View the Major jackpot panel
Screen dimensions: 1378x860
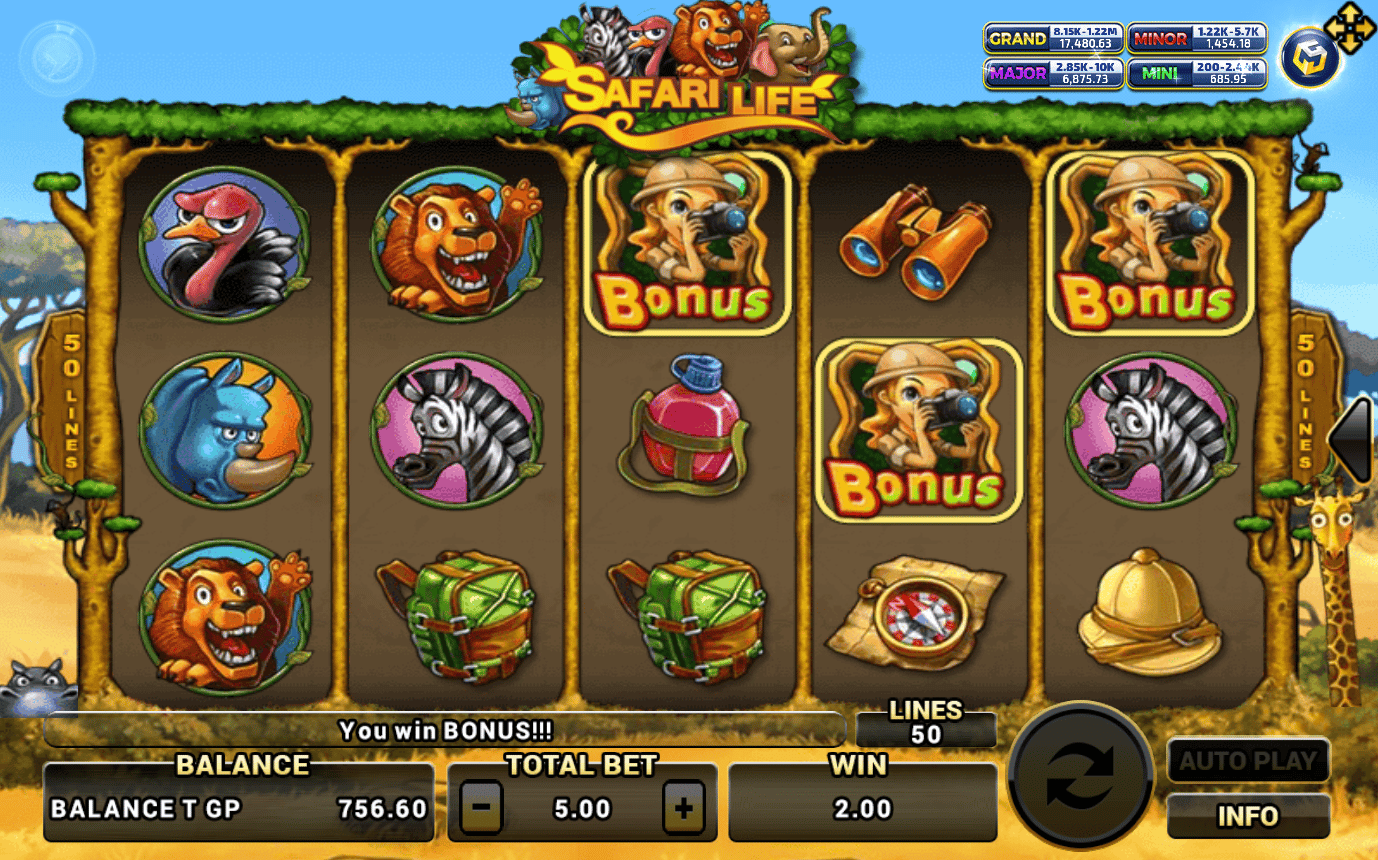click(x=1053, y=74)
